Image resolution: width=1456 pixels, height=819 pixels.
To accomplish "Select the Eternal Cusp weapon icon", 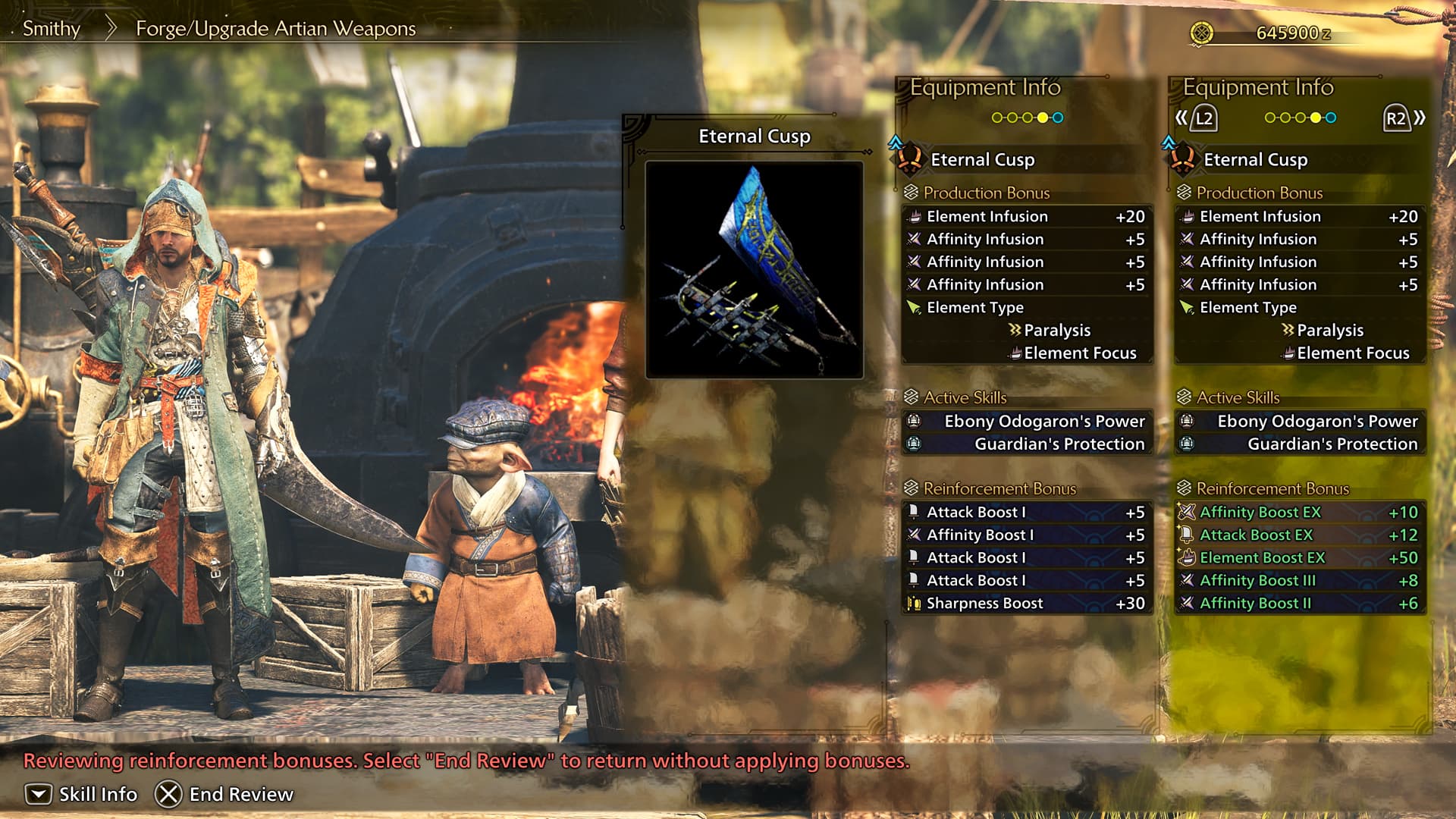I will (910, 160).
